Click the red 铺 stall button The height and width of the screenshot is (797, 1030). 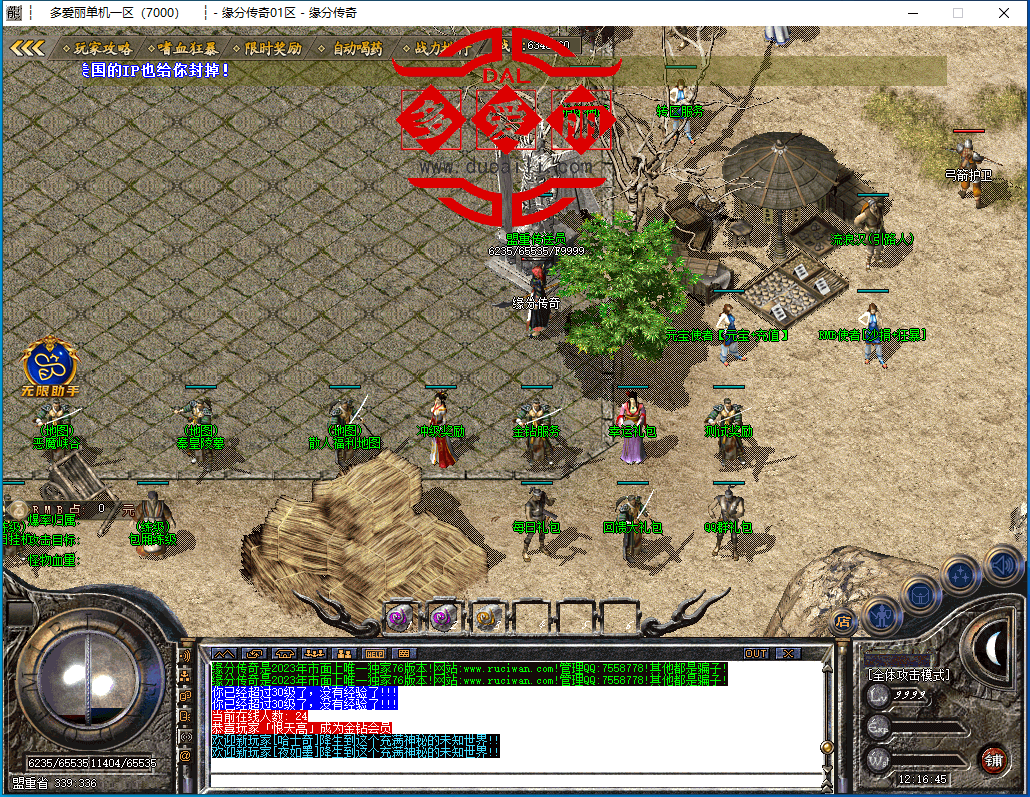[992, 758]
